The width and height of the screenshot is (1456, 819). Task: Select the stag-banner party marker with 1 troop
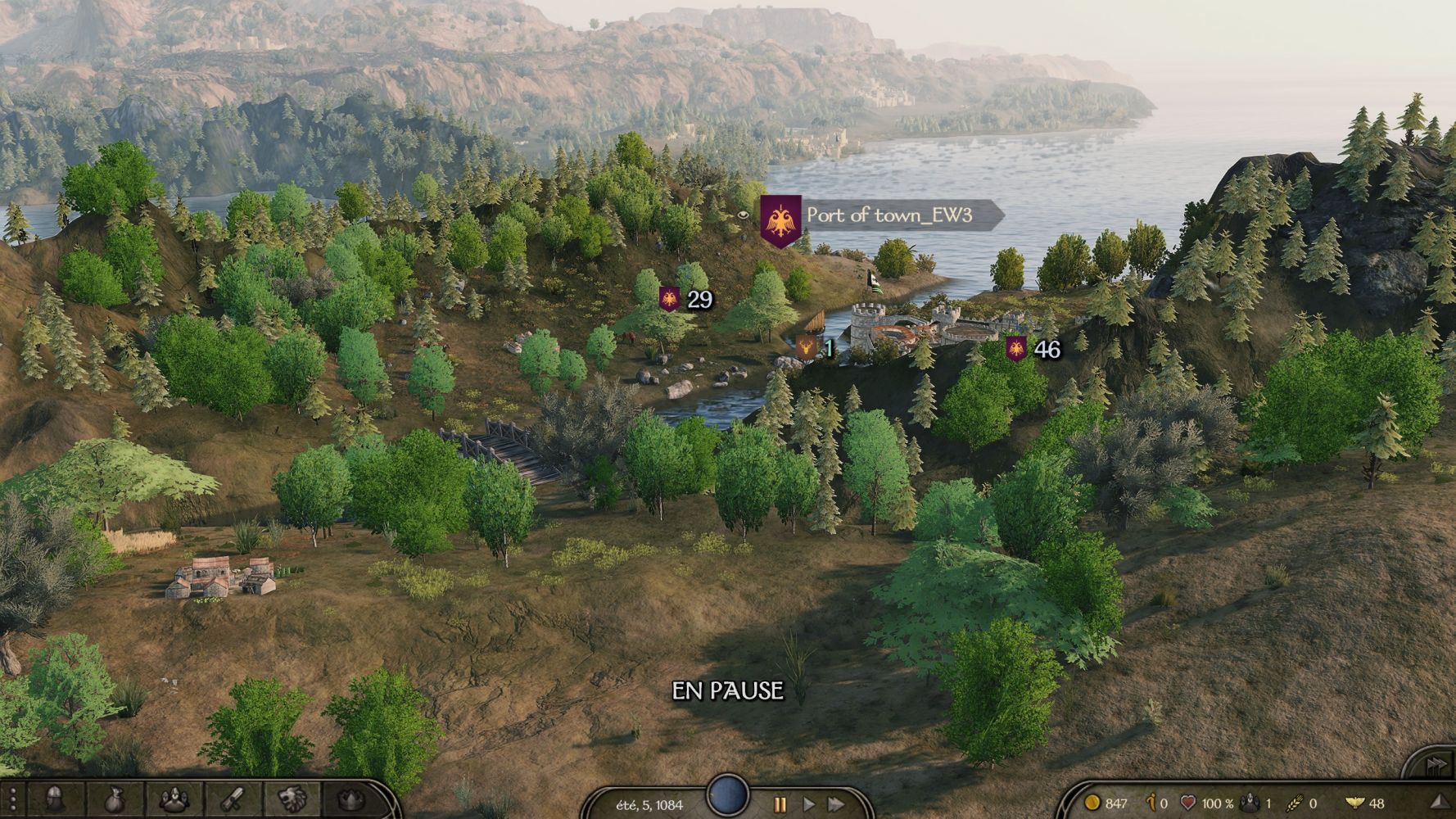[x=807, y=349]
